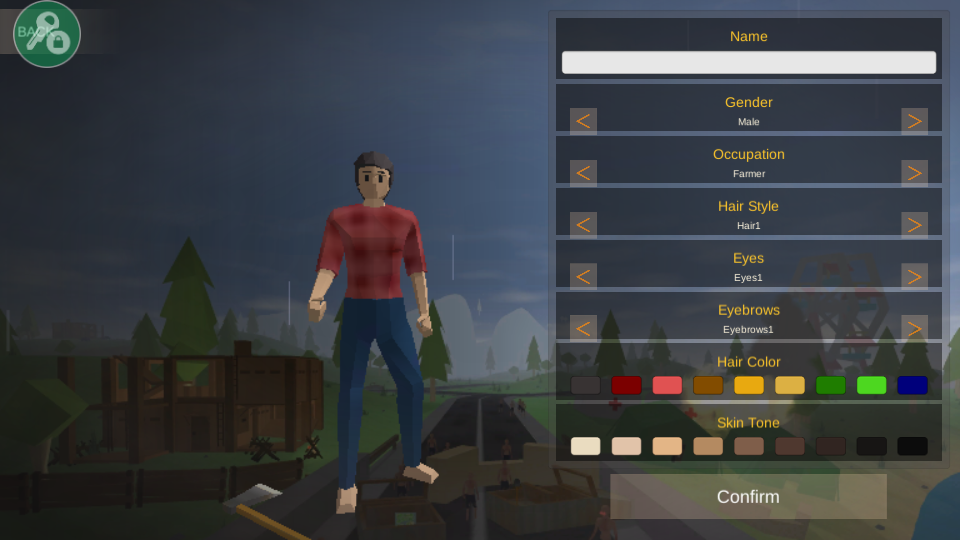Choose the bright green hair color

pos(871,385)
